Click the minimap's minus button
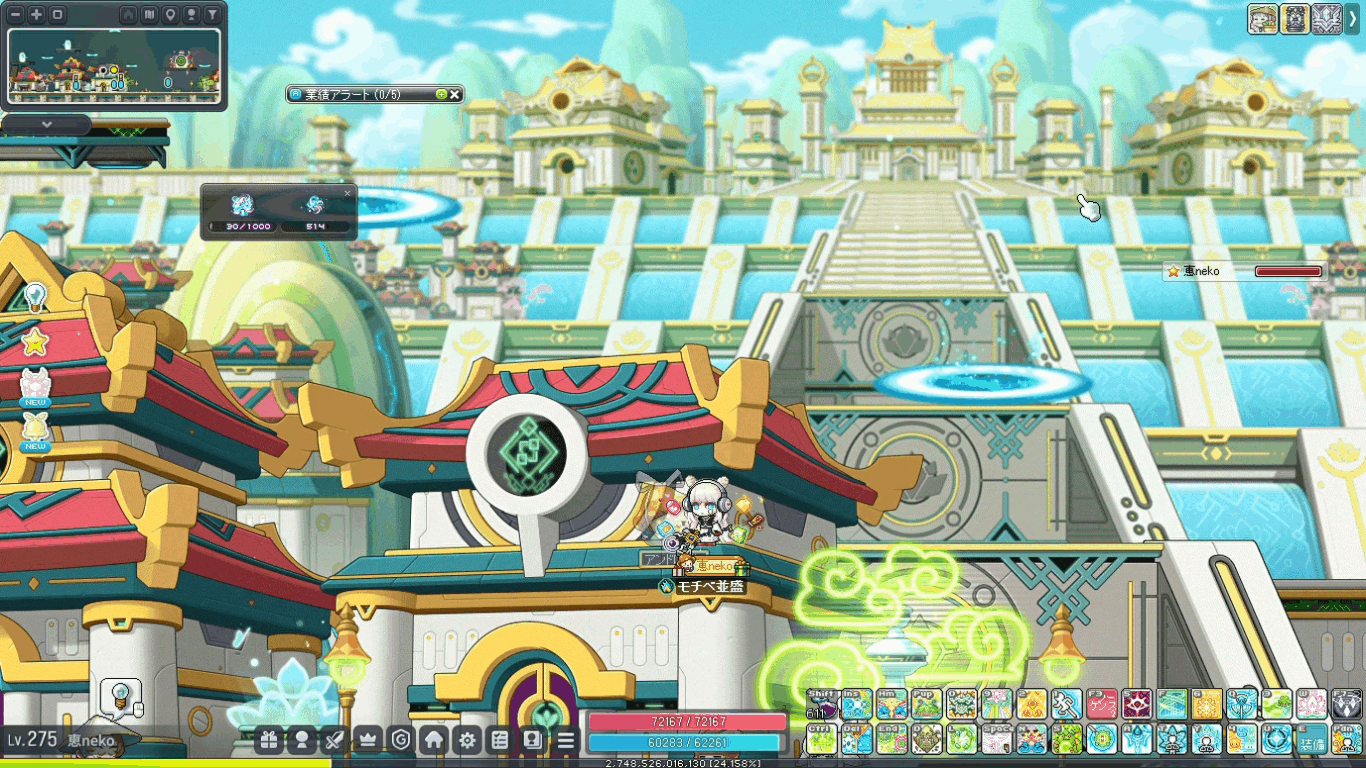1366x768 pixels. coord(16,15)
